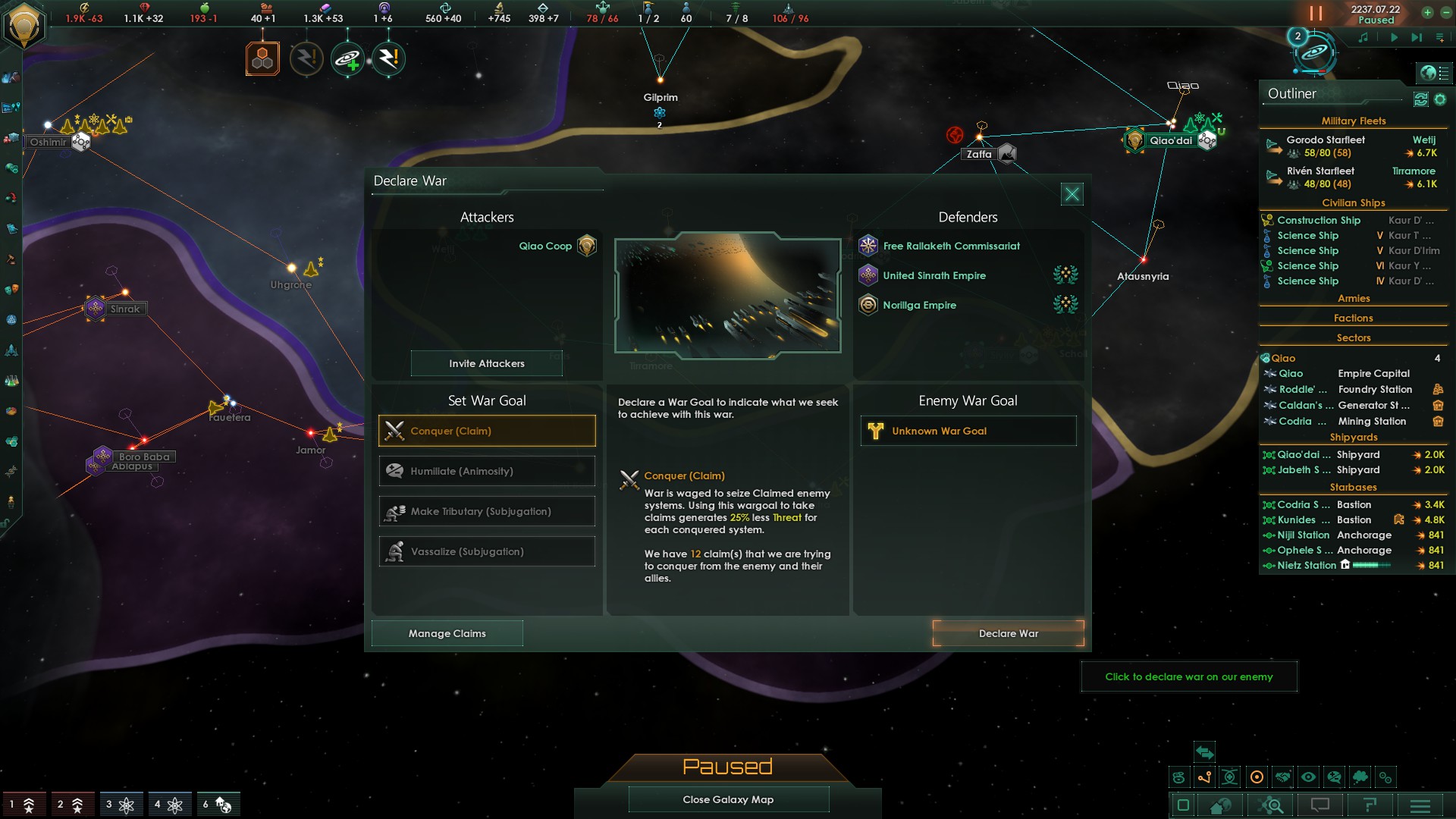Open the empire emblem government screen
Viewport: 1456px width, 819px height.
(24, 25)
